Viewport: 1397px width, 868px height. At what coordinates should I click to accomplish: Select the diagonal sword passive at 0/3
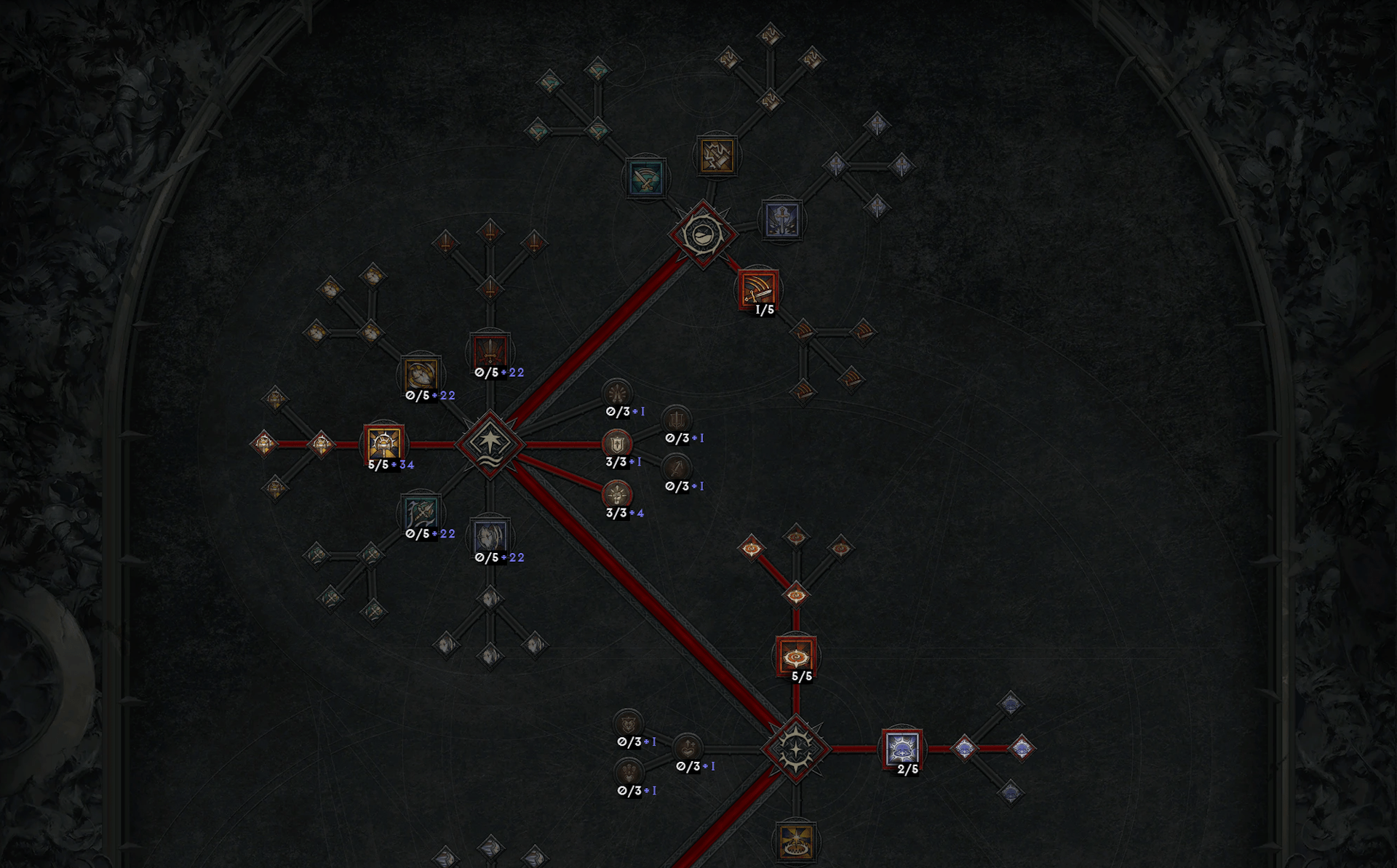click(677, 468)
